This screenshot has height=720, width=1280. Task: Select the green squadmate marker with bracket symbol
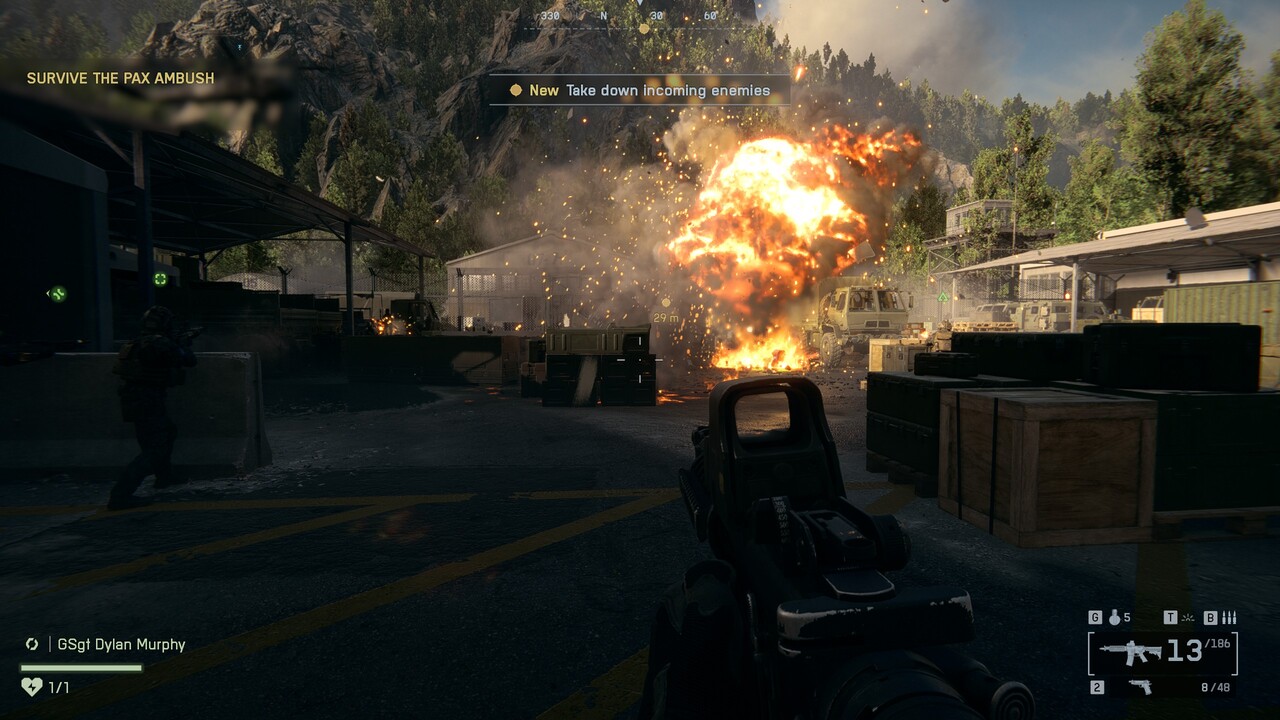(160, 279)
